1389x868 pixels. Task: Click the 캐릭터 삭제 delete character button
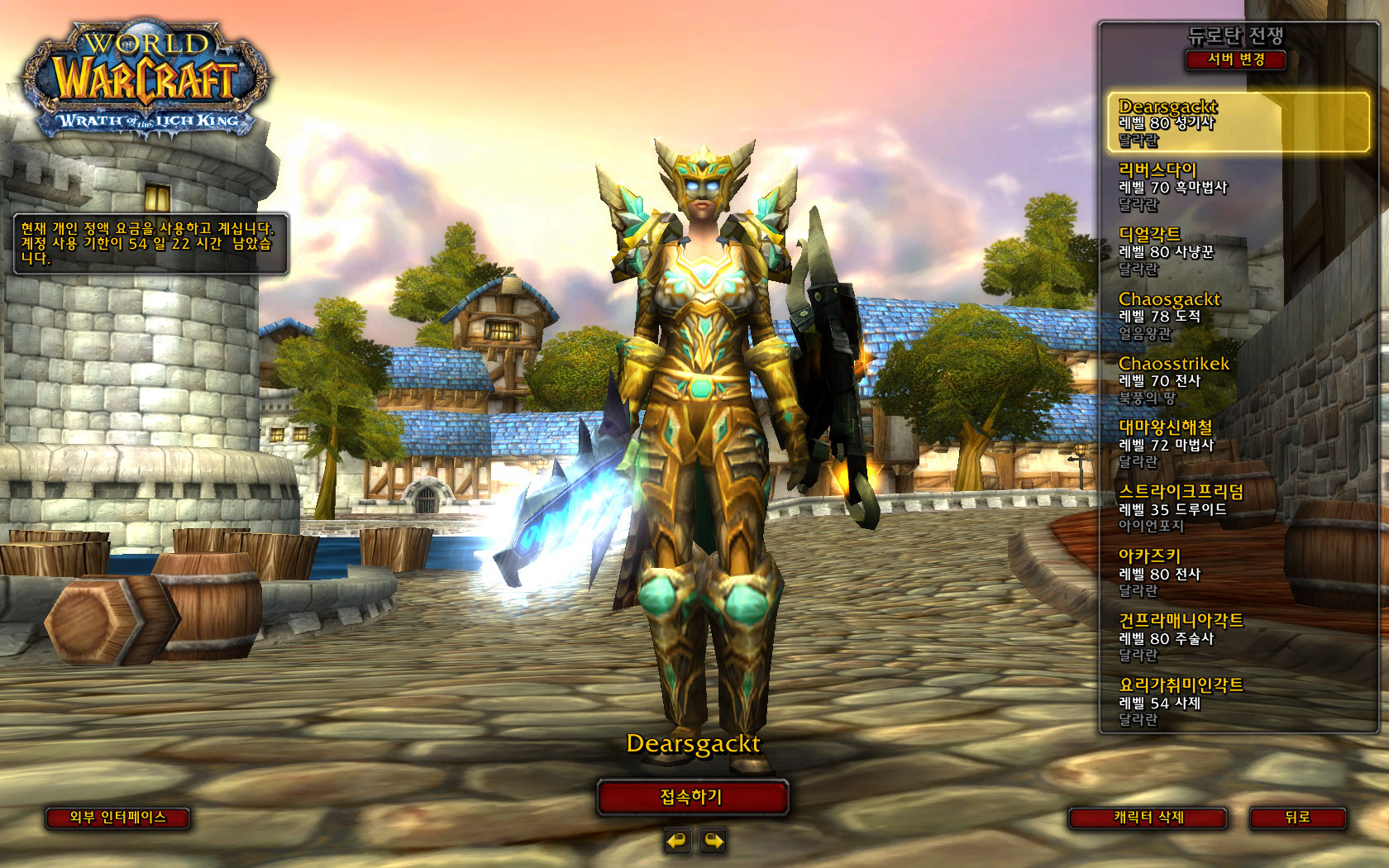click(1148, 818)
